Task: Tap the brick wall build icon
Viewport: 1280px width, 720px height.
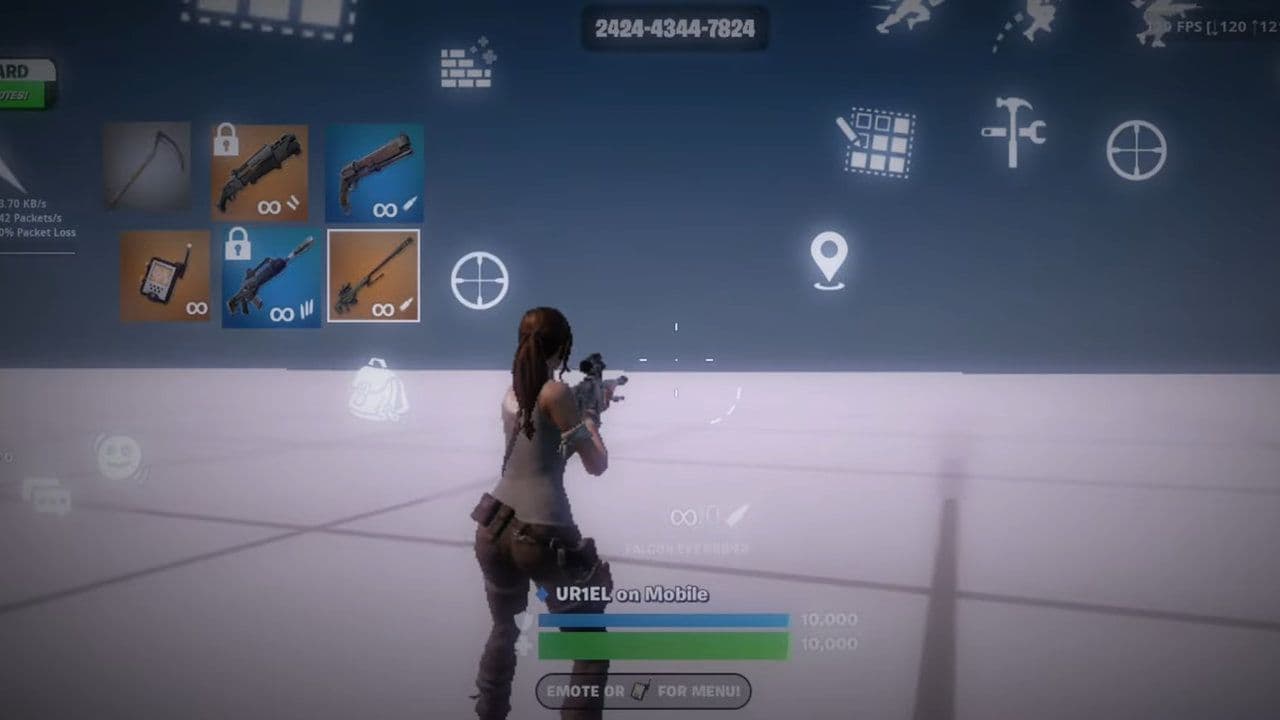Action: (x=466, y=67)
